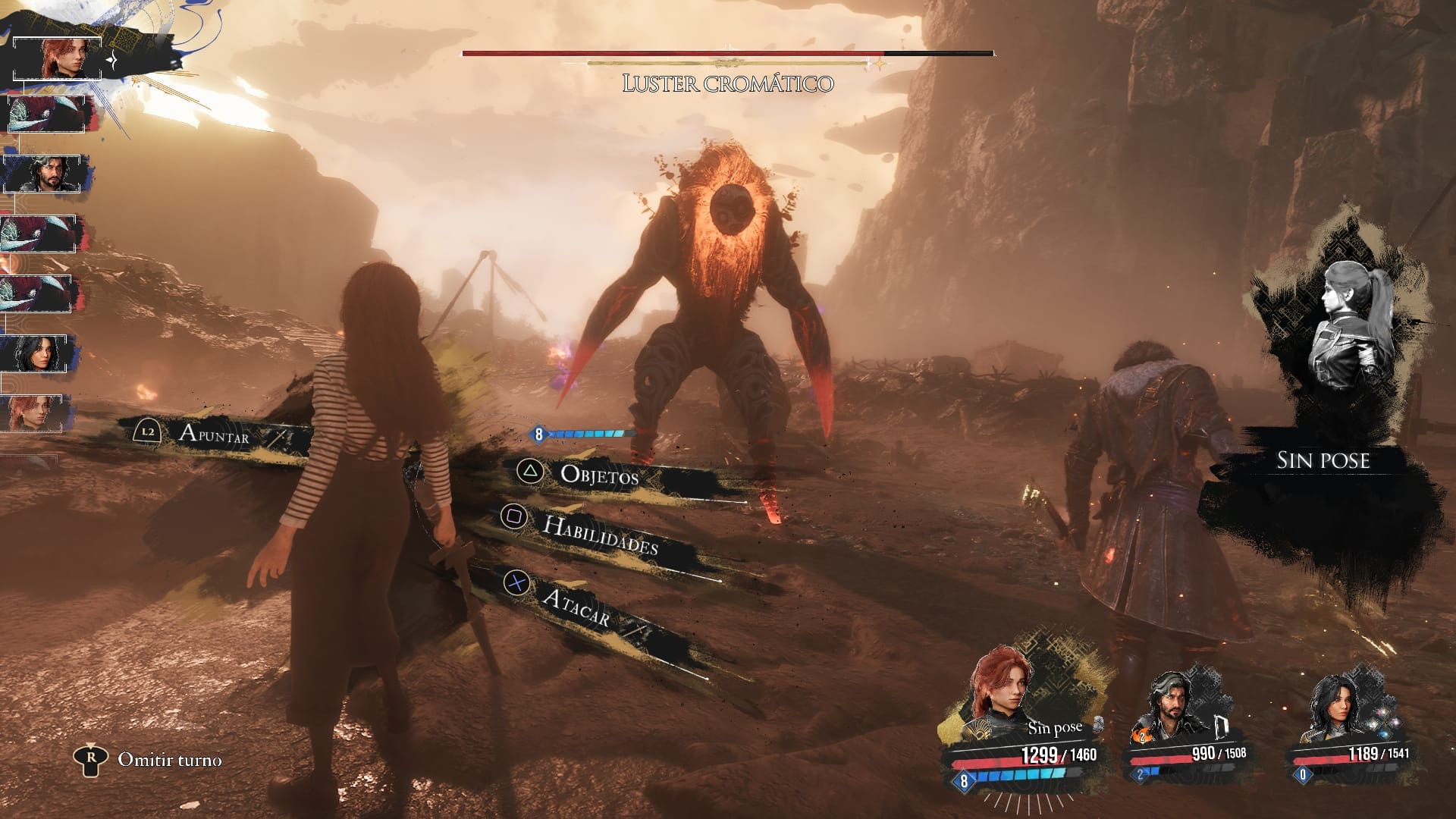Click the bearded man turn-order portrait
Image resolution: width=1456 pixels, height=819 pixels.
(x=46, y=174)
